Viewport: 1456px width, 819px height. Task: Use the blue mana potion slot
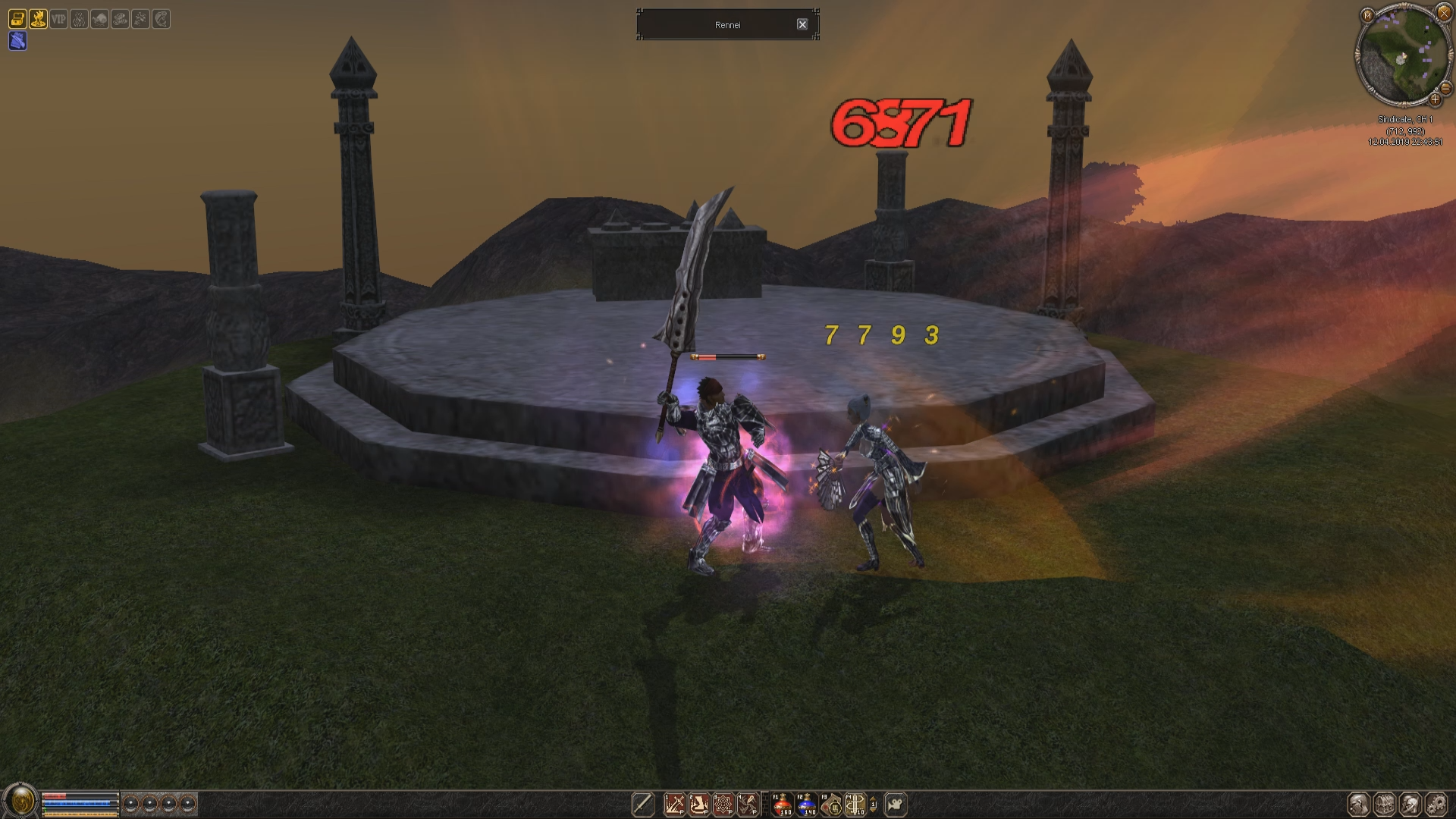[806, 804]
